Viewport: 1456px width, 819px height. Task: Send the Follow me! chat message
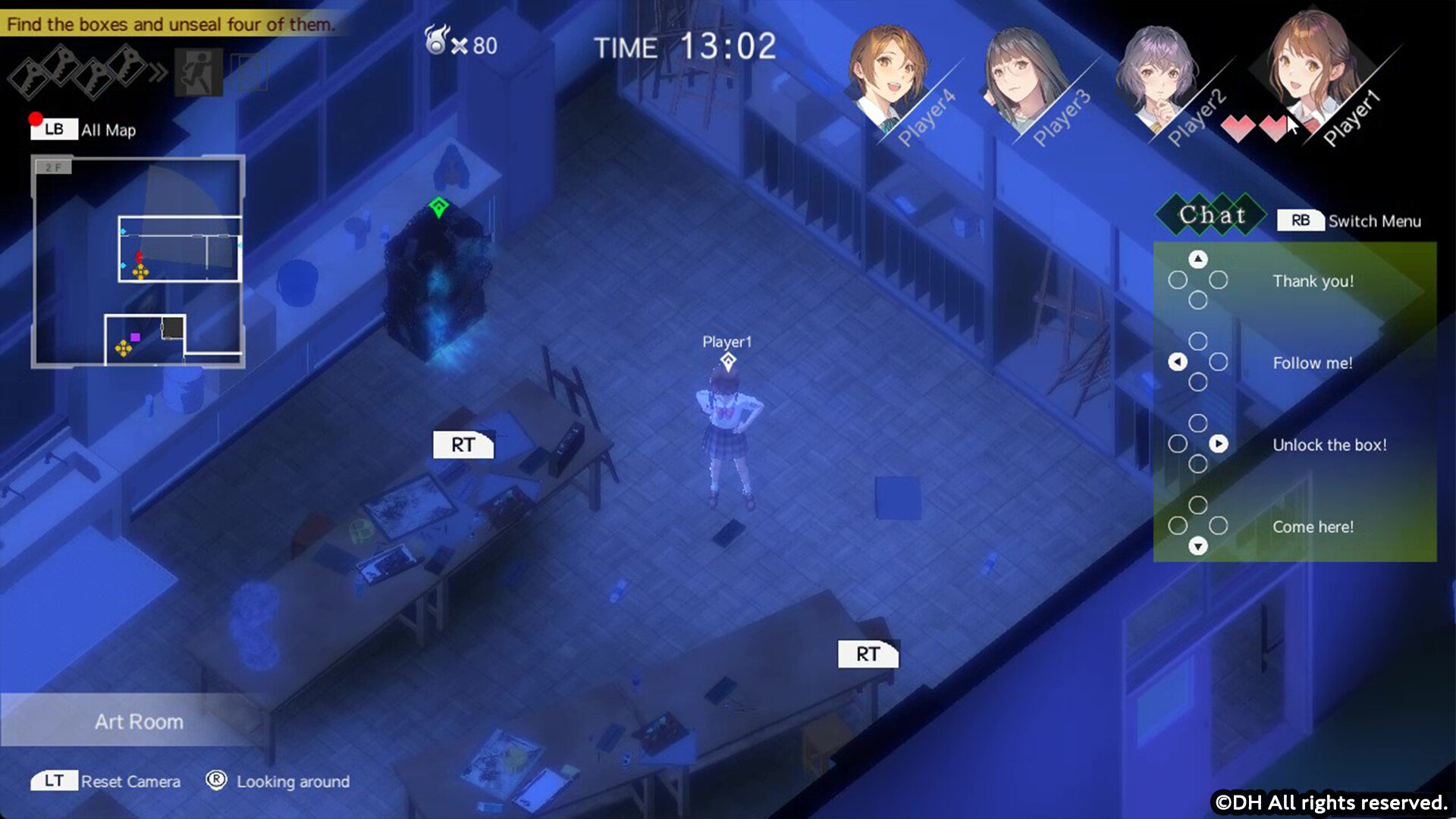click(x=1312, y=362)
